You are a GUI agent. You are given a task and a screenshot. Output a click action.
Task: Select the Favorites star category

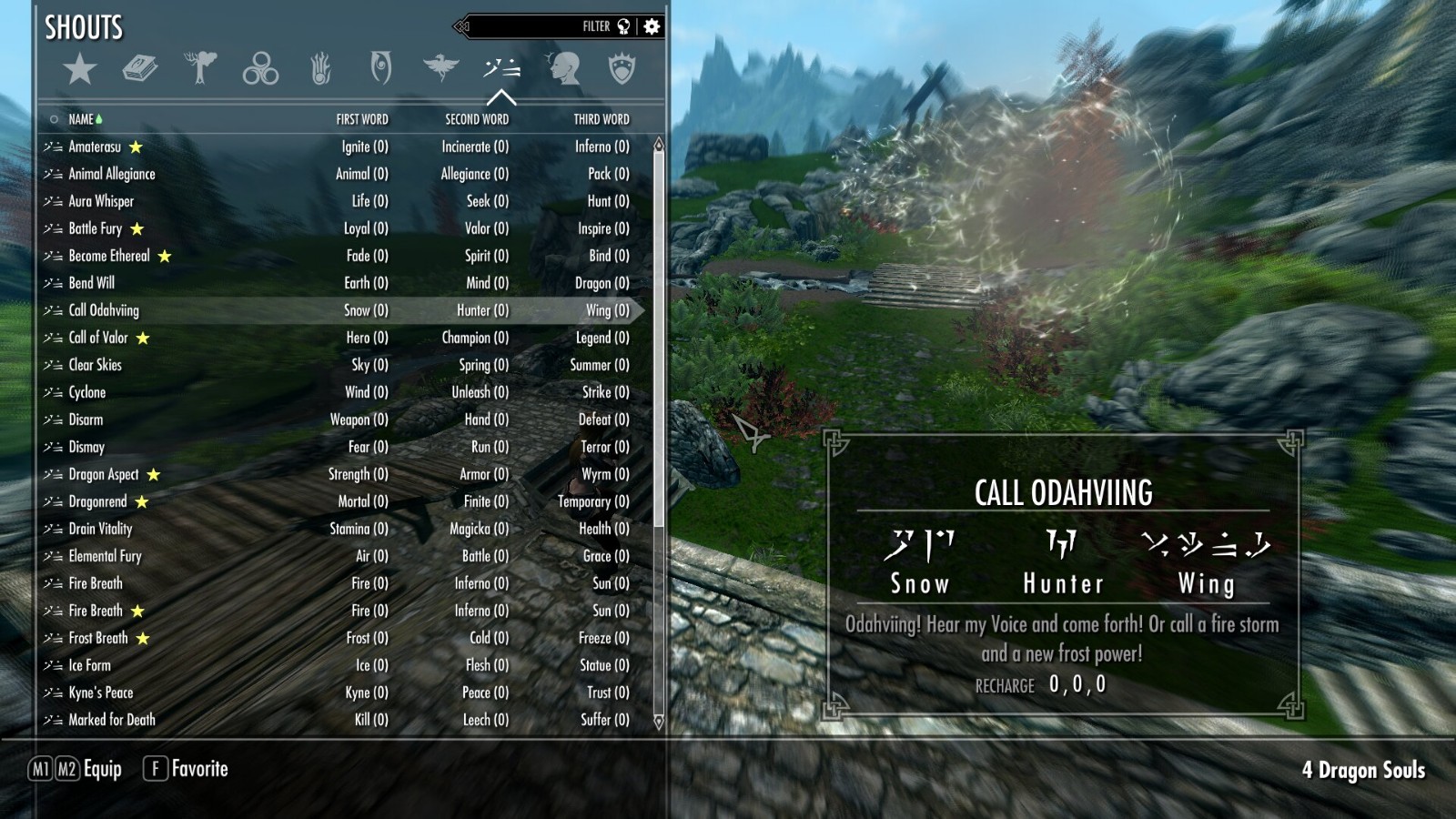click(x=80, y=69)
